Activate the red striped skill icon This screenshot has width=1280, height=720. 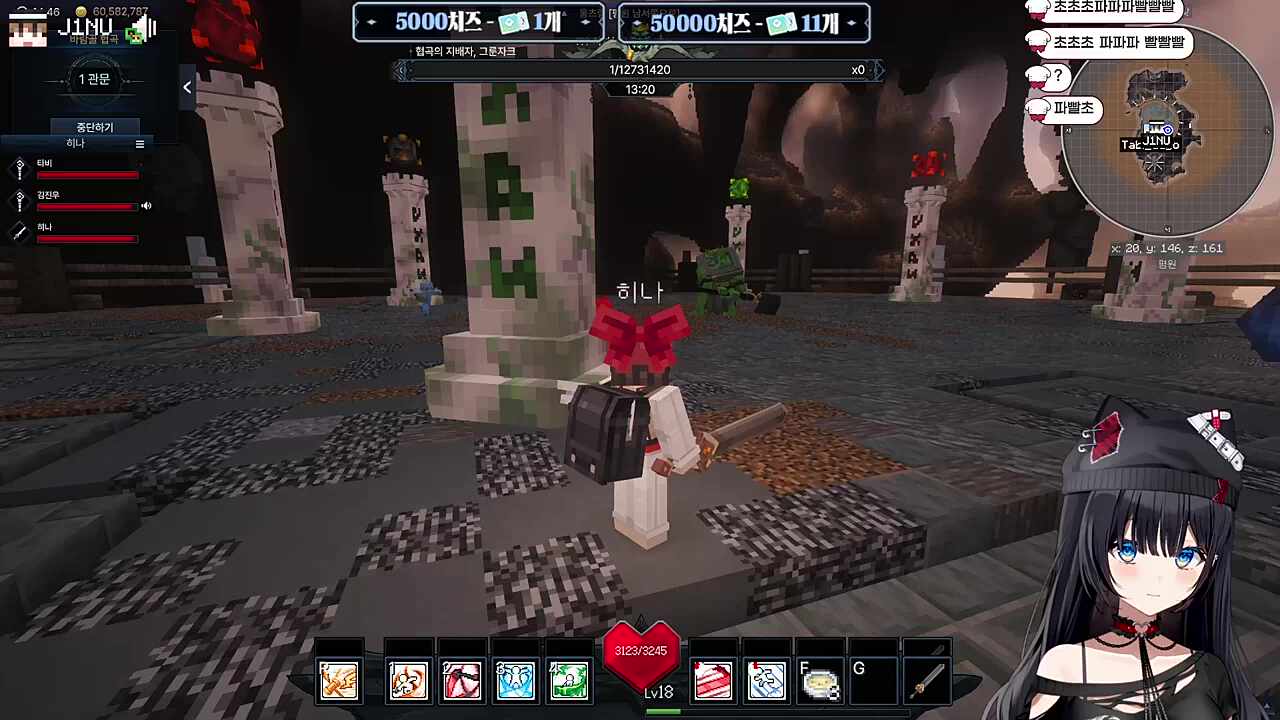713,681
